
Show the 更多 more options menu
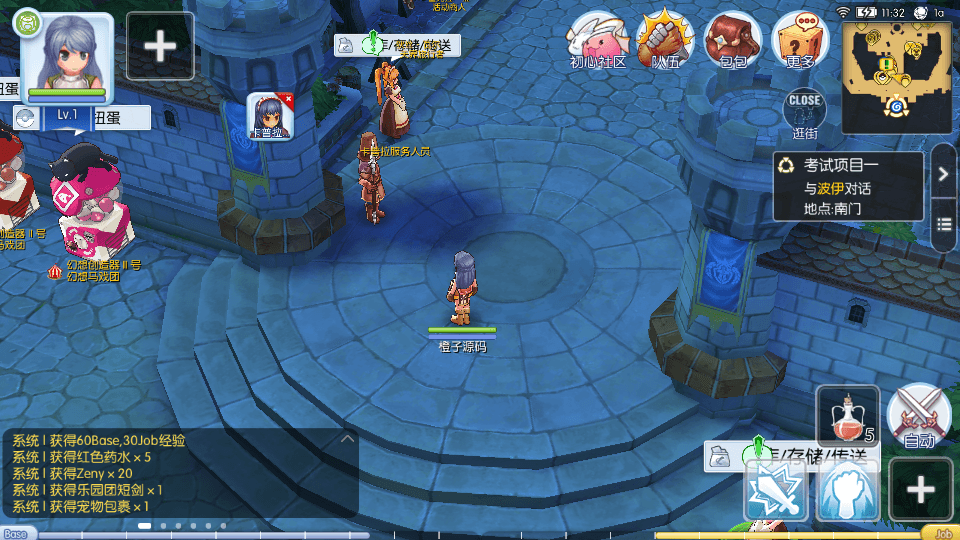[801, 40]
